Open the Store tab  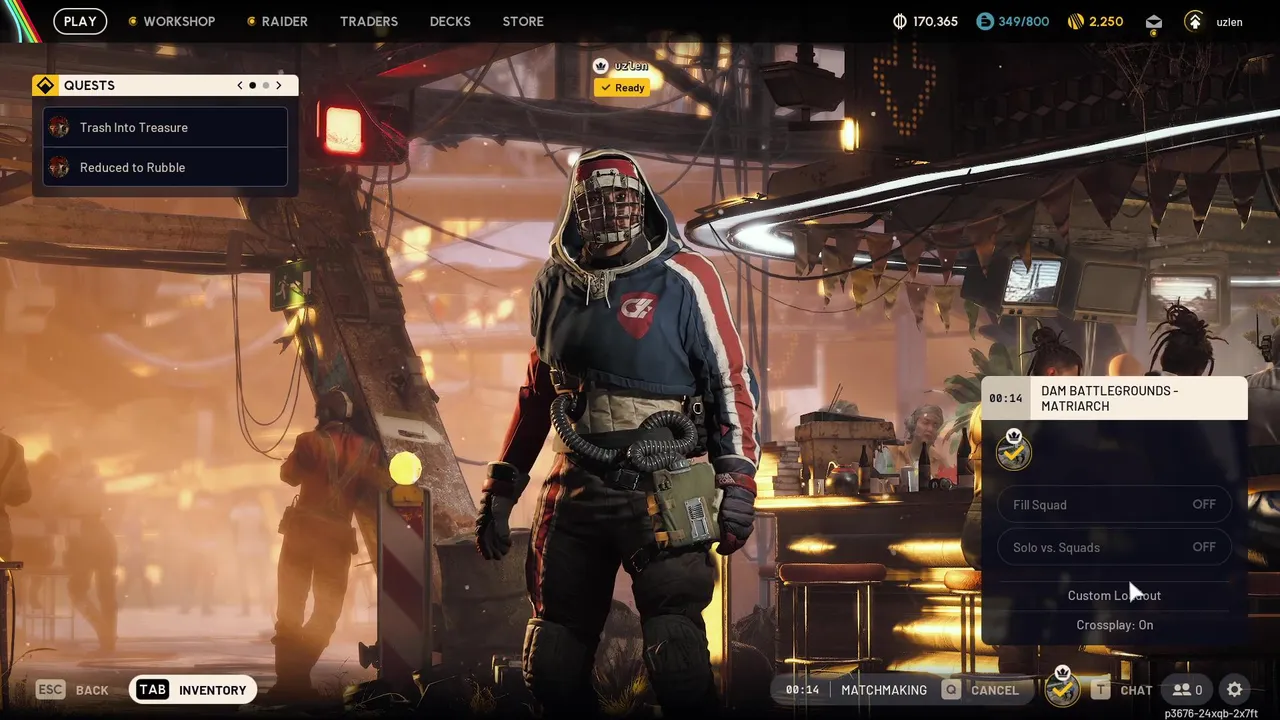point(523,21)
